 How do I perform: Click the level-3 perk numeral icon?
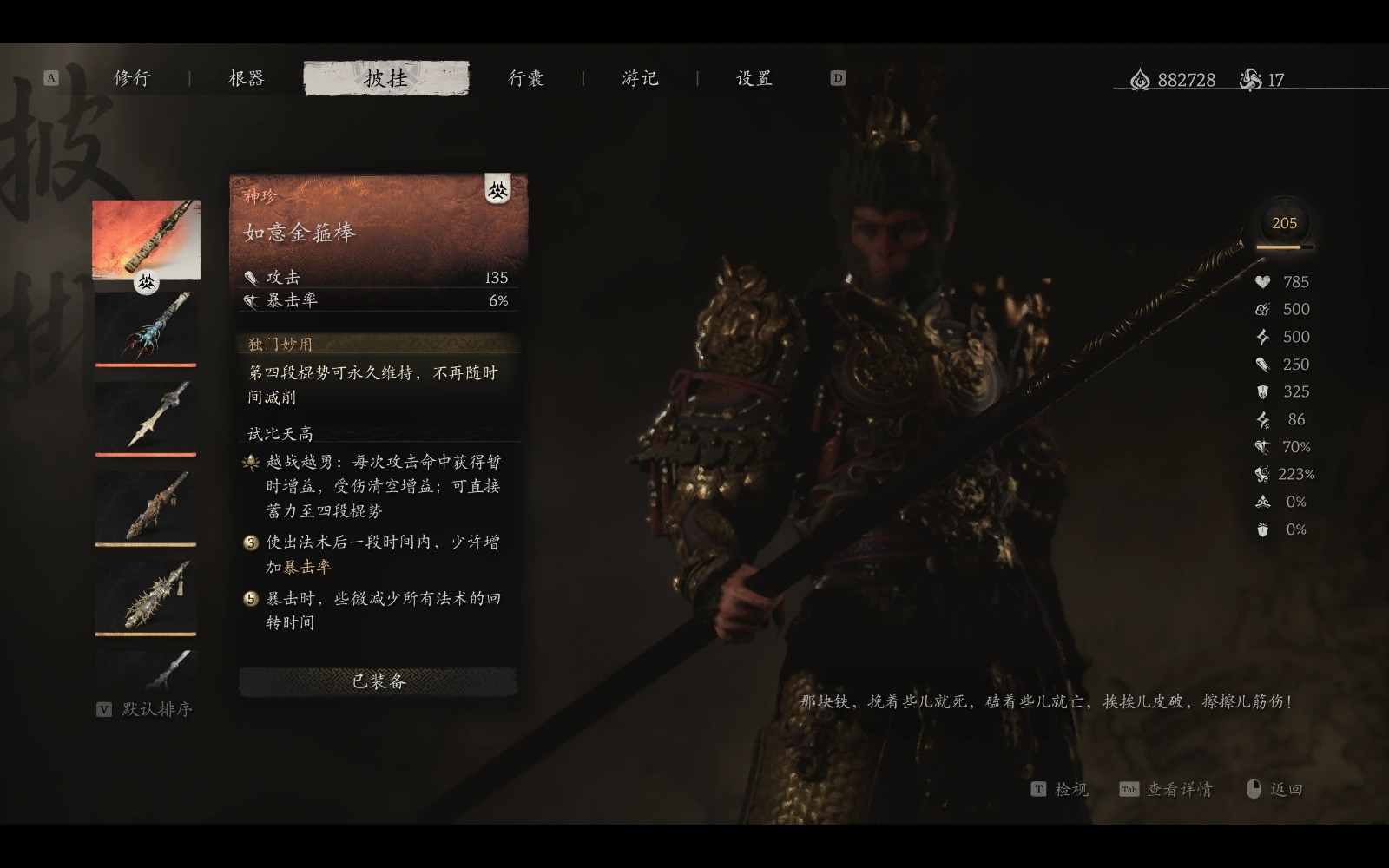(250, 541)
